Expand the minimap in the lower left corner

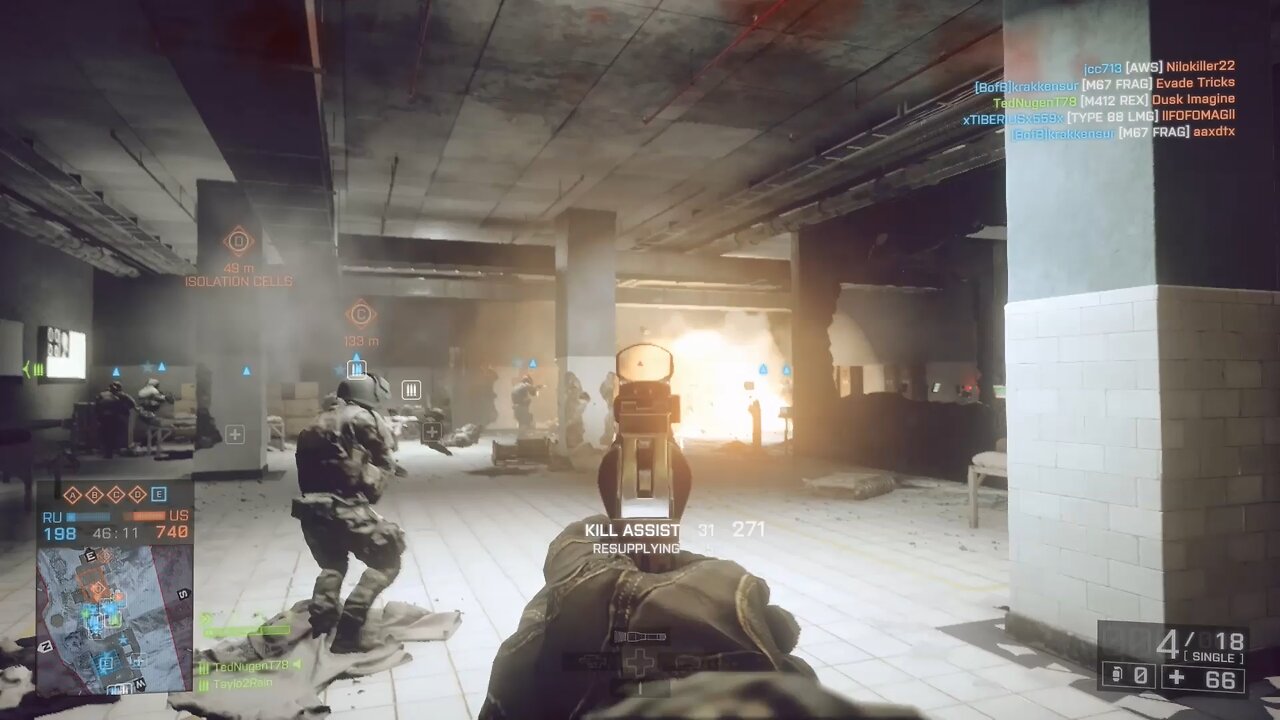click(x=116, y=625)
